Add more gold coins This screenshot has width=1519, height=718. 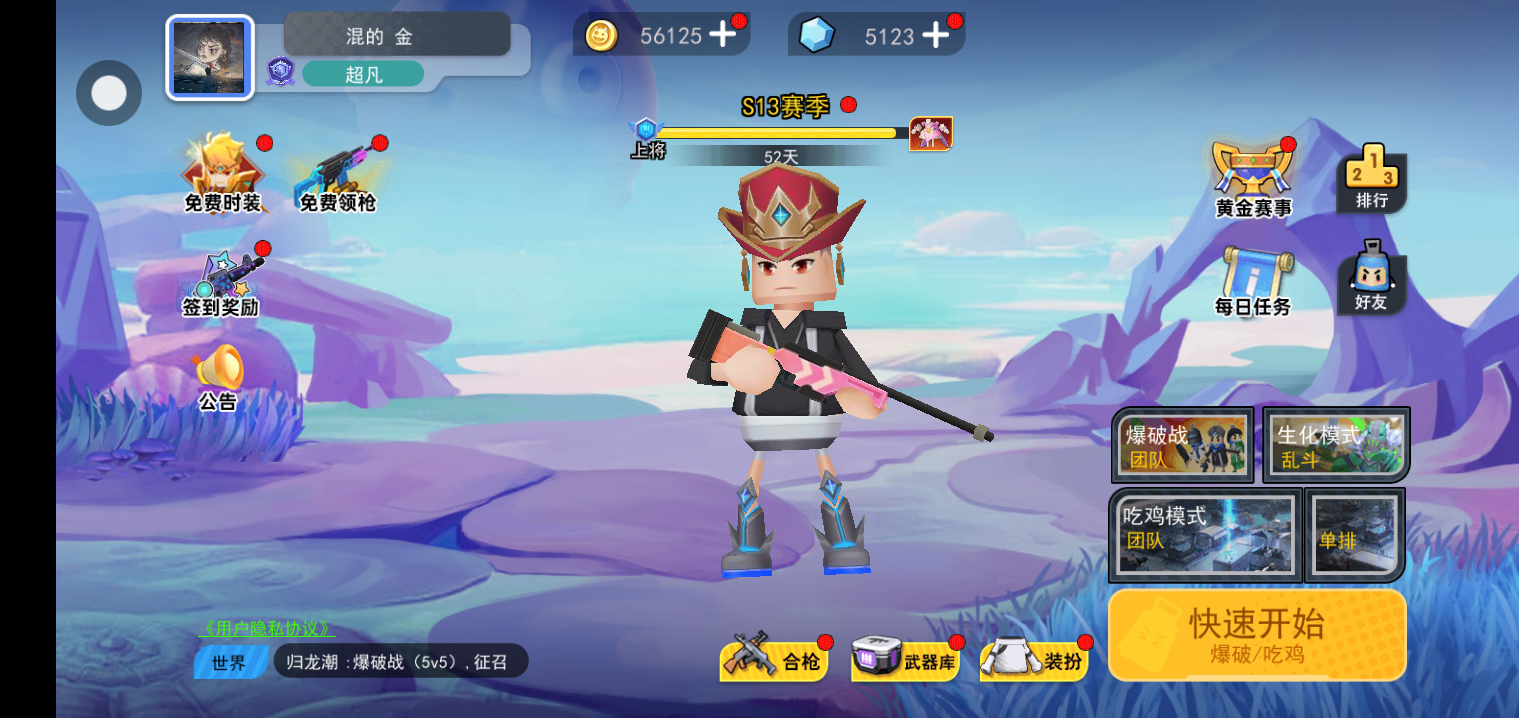[722, 35]
